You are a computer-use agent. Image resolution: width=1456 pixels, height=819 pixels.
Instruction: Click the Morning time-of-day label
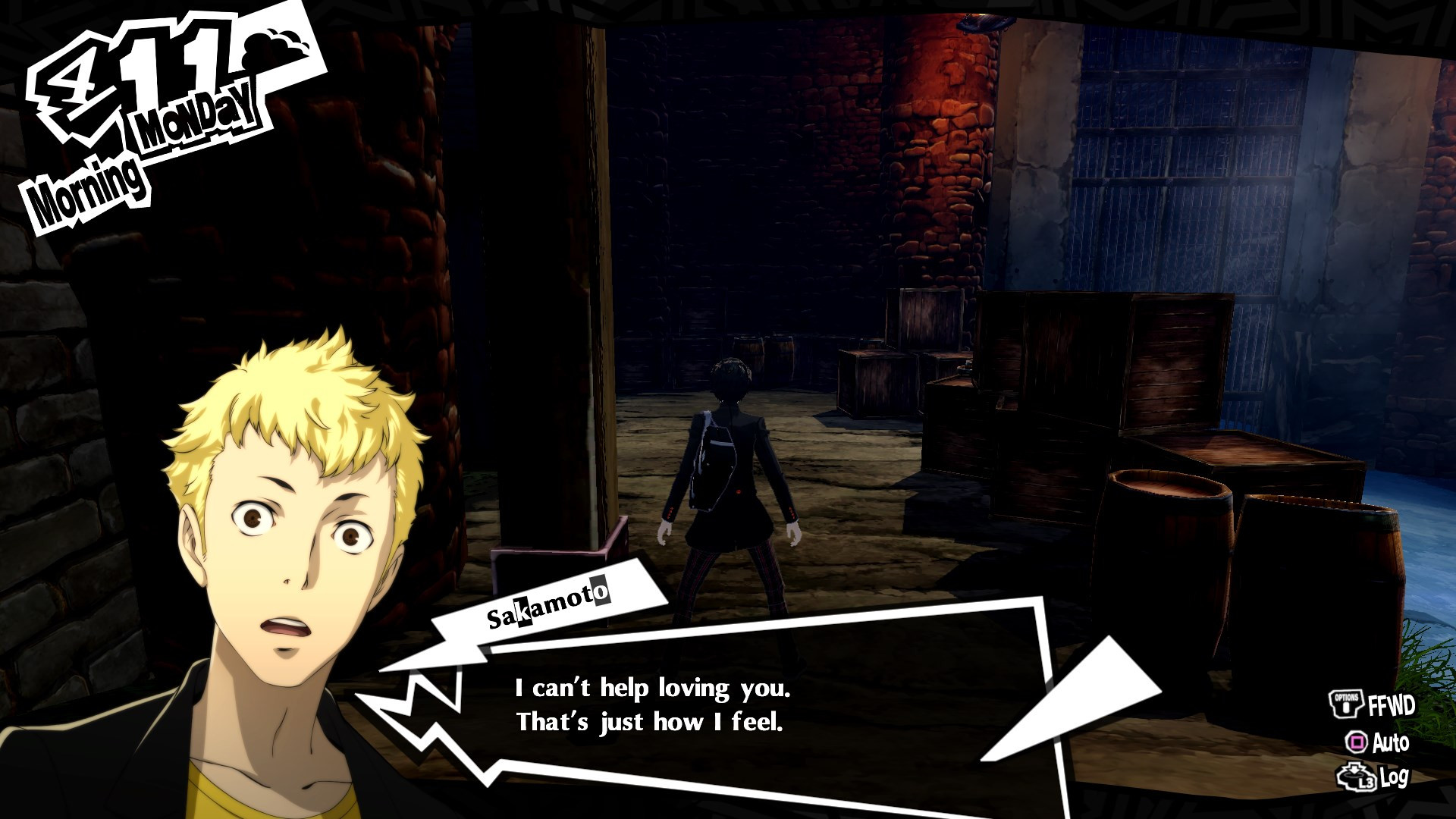(x=87, y=180)
